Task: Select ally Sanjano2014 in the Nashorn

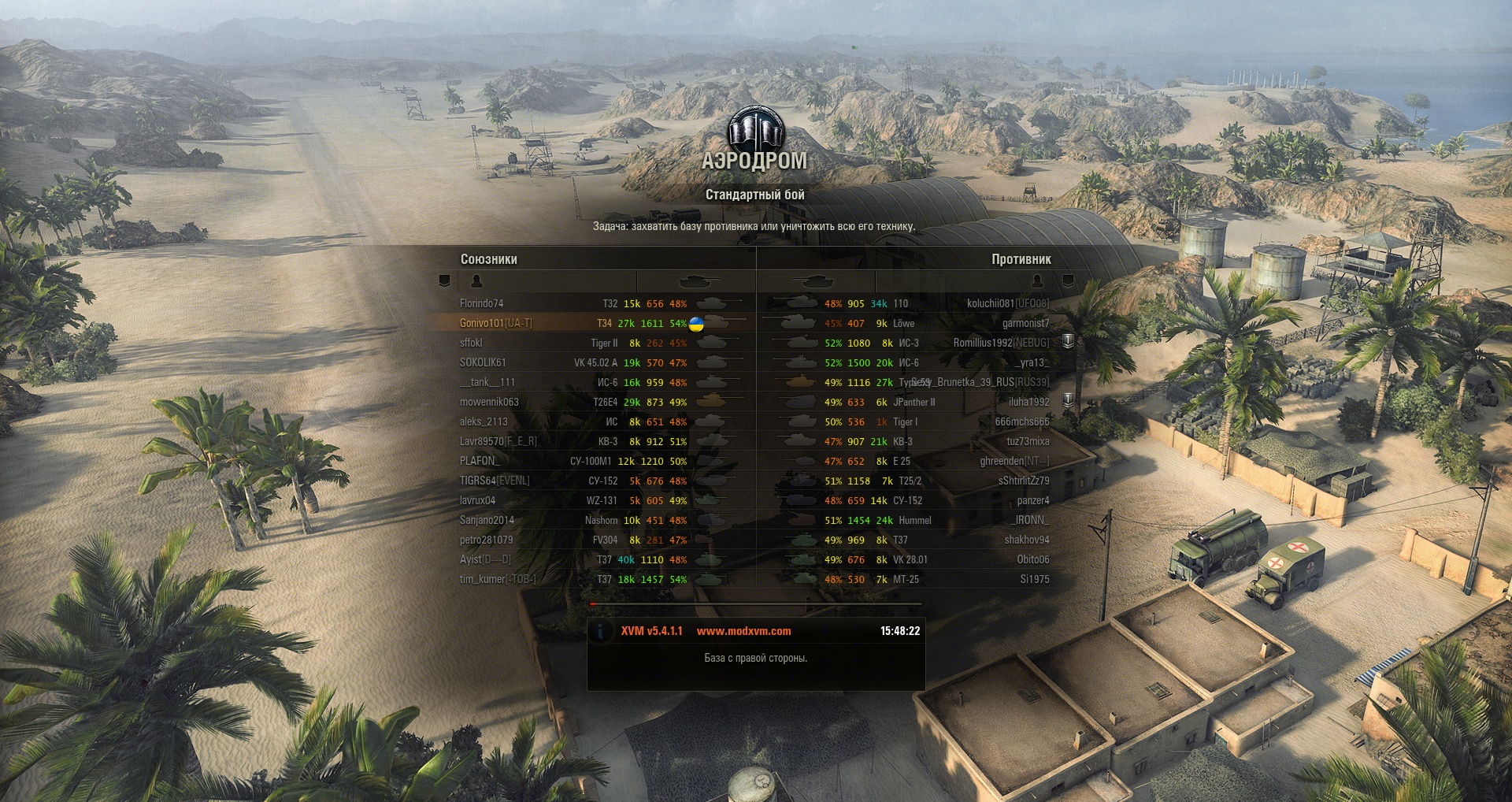Action: (487, 520)
